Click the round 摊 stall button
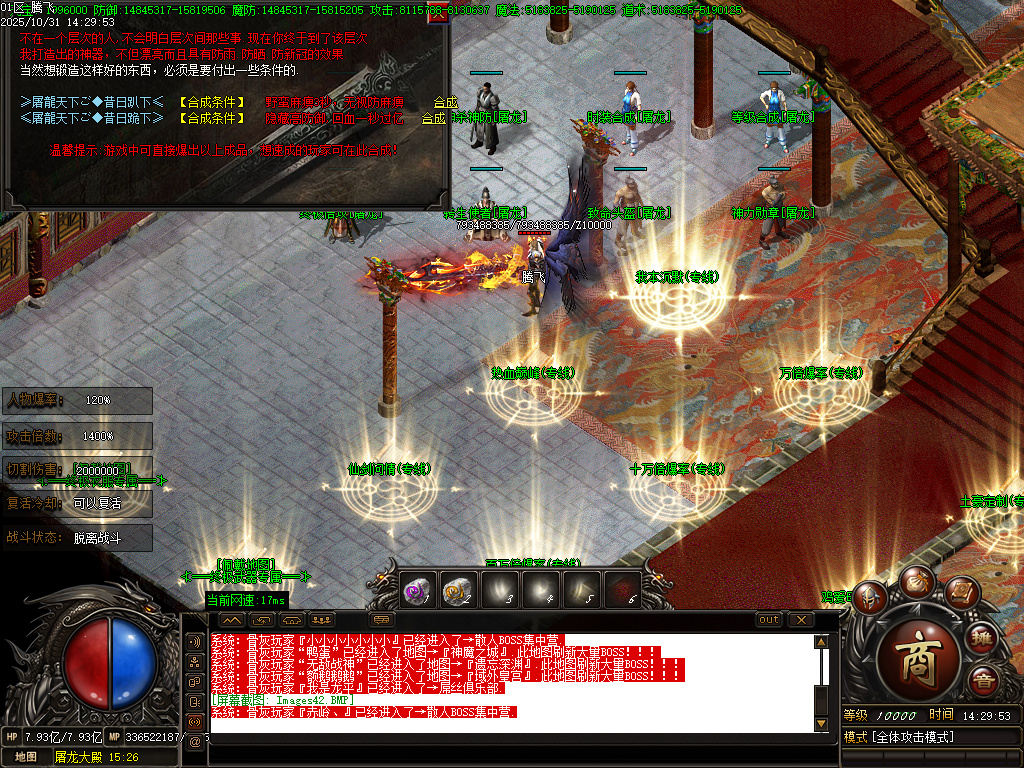The width and height of the screenshot is (1024, 768). click(x=983, y=637)
